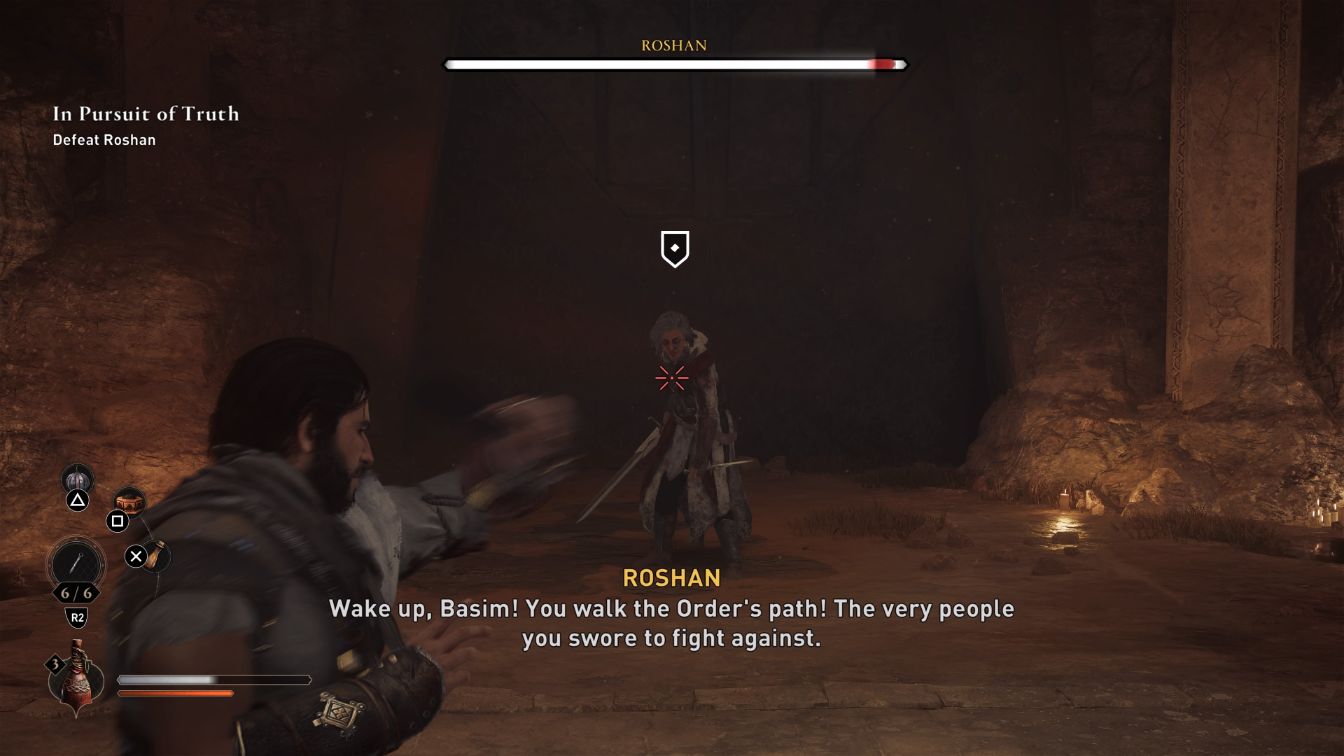
Task: Click Roshan's boss health bar
Action: (x=672, y=64)
